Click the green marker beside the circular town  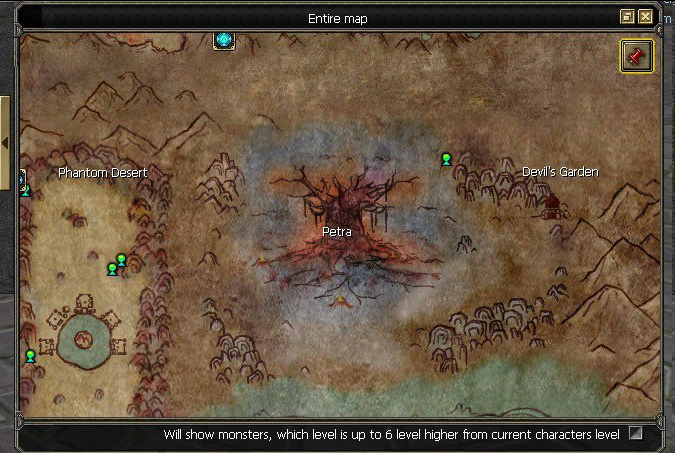pyautogui.click(x=30, y=356)
